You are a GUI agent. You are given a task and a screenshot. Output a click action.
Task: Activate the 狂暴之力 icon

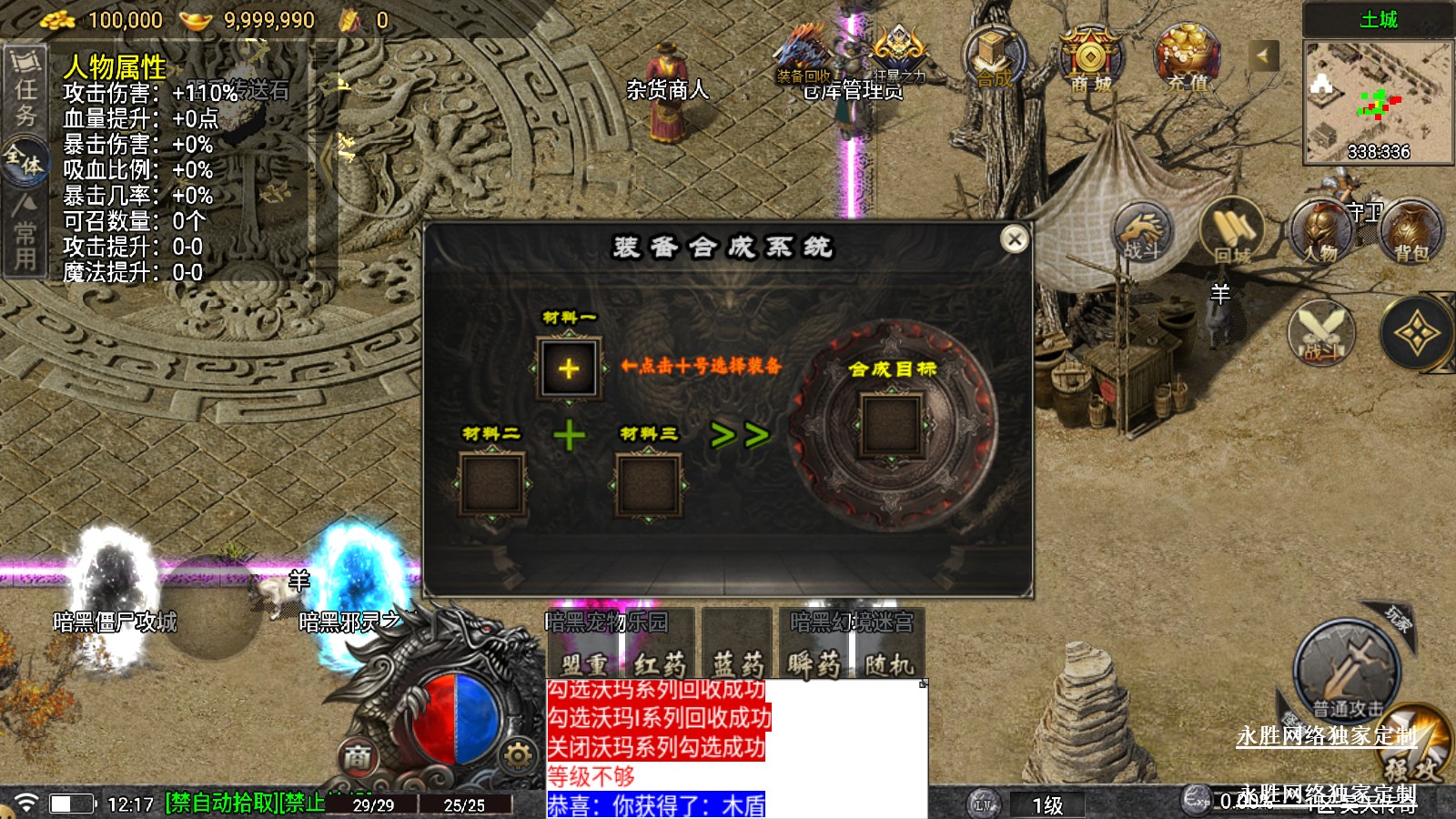898,56
